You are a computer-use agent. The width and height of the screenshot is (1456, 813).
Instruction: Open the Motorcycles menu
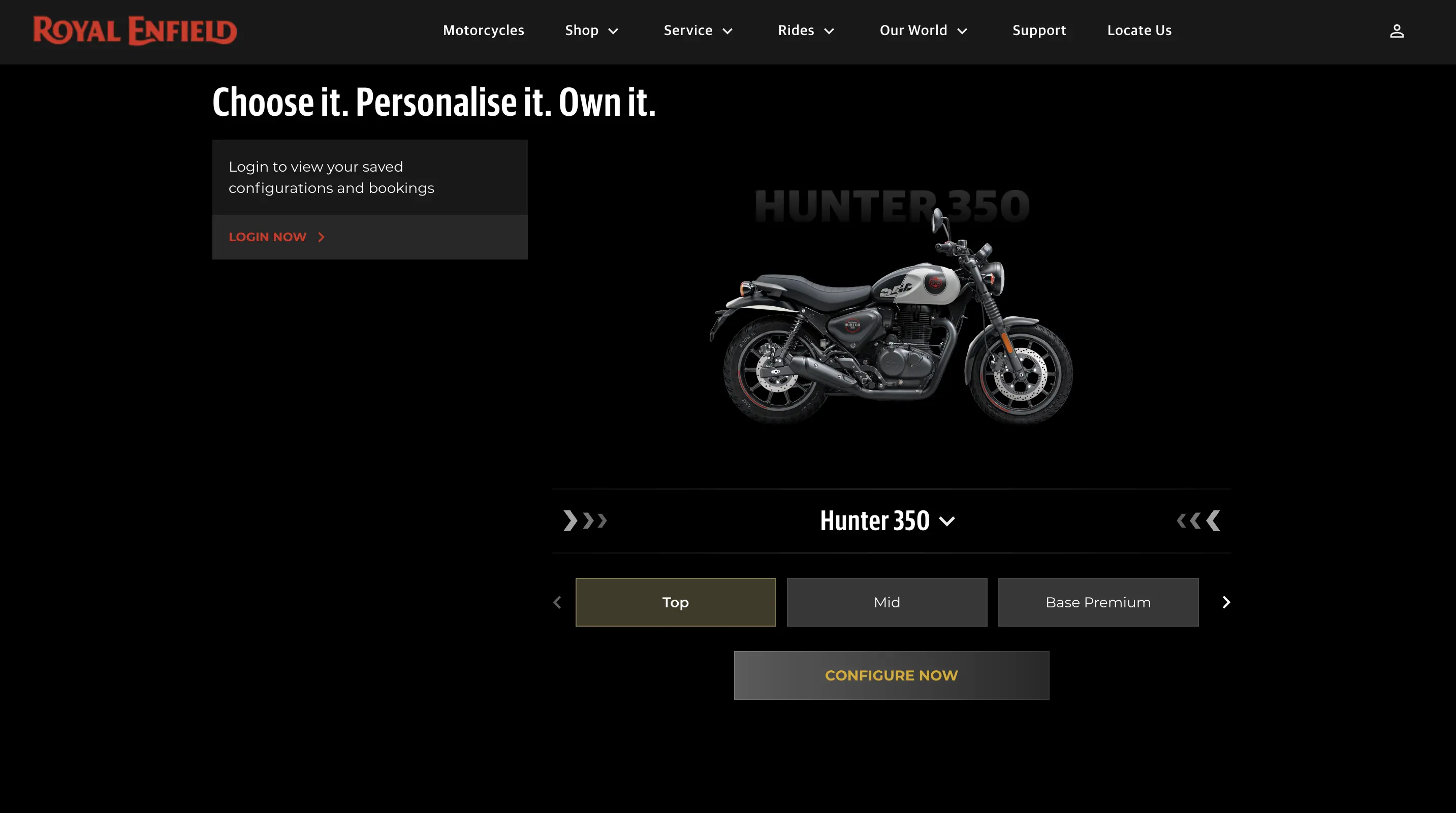[x=483, y=30]
